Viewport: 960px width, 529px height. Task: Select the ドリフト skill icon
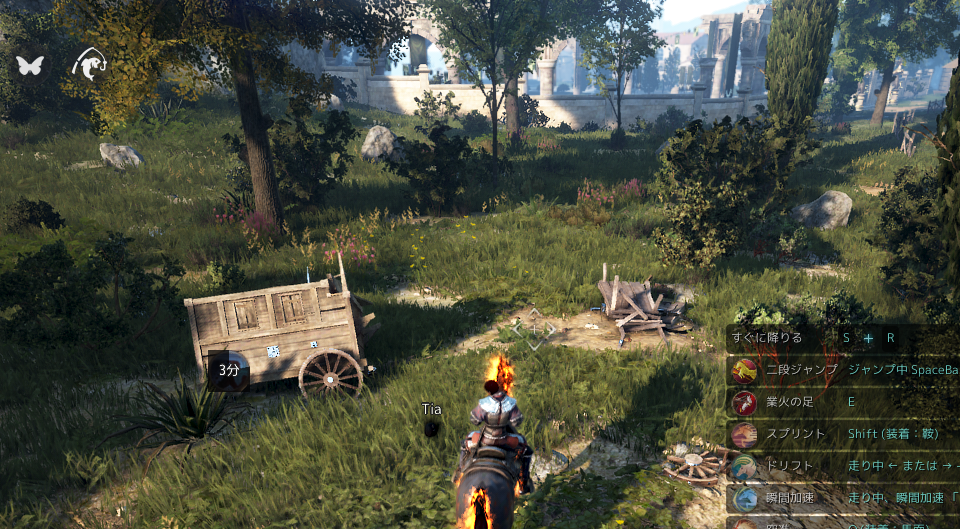pos(744,467)
